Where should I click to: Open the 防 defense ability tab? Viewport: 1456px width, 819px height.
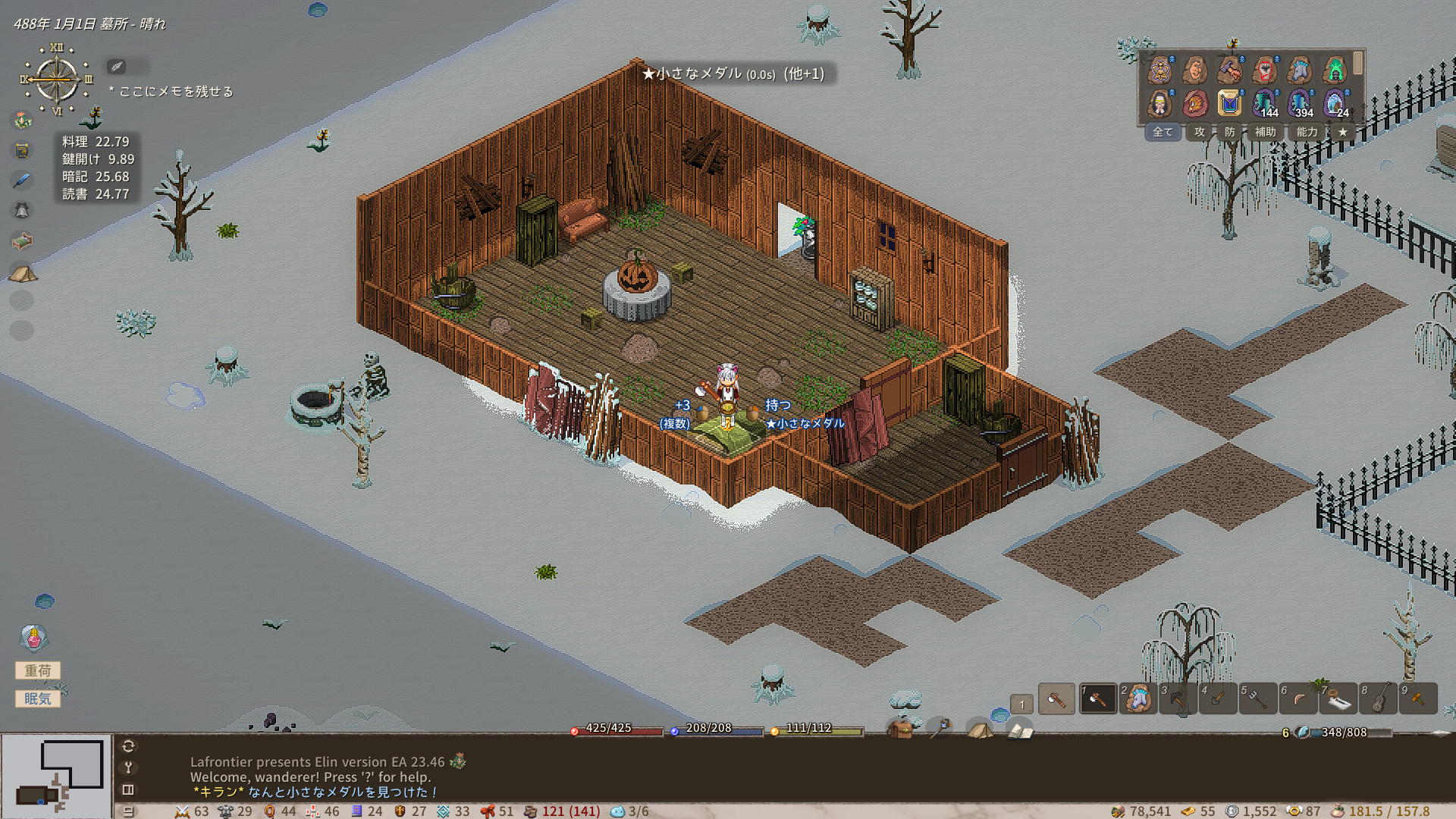(x=1229, y=132)
